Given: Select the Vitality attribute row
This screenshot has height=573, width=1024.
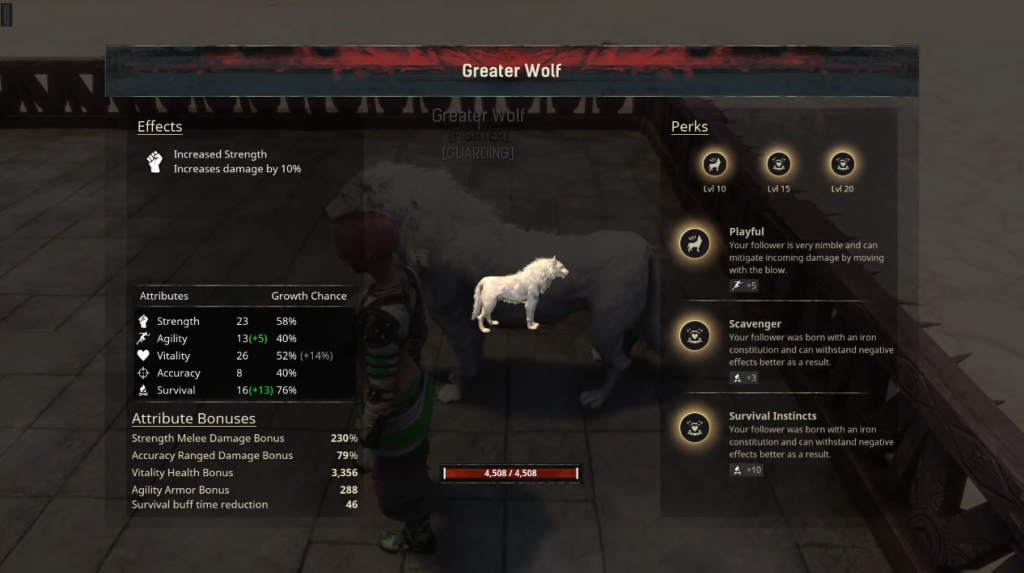Looking at the screenshot, I should 244,356.
